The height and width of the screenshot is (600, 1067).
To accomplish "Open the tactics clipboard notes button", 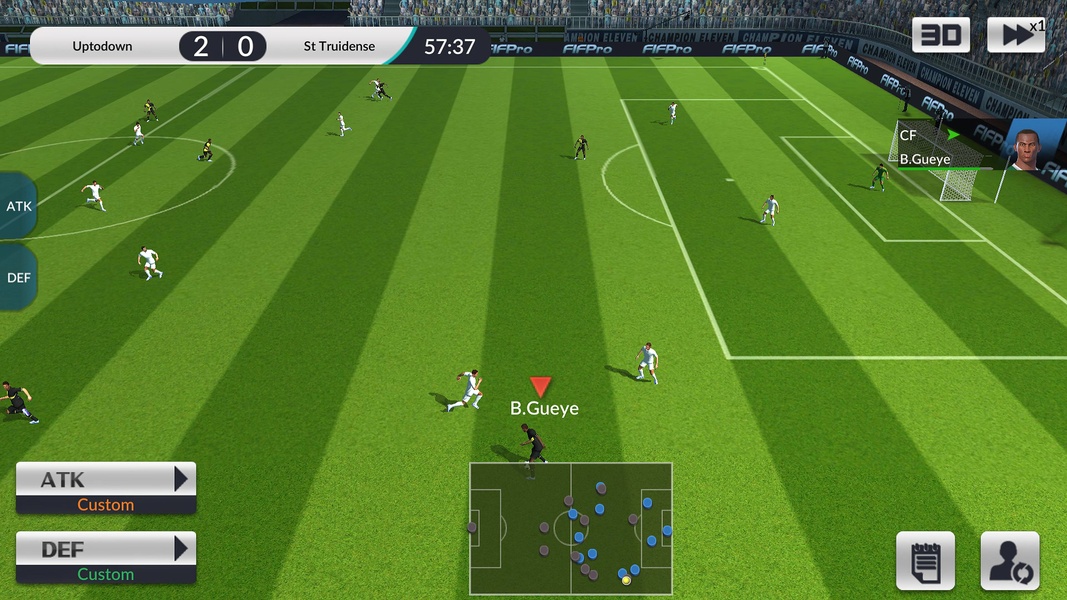I will point(925,561).
